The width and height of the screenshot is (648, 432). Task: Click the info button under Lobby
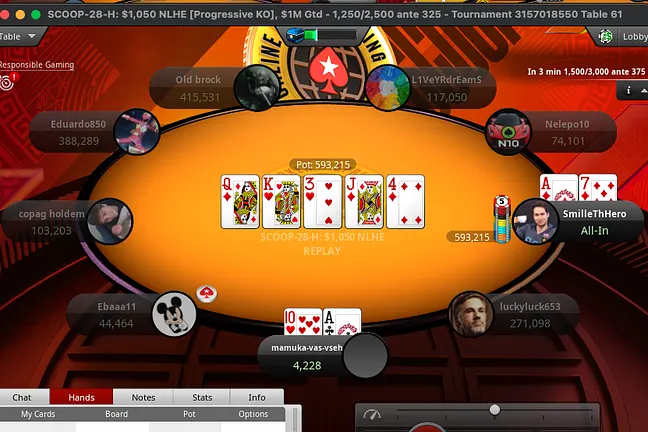pos(630,90)
